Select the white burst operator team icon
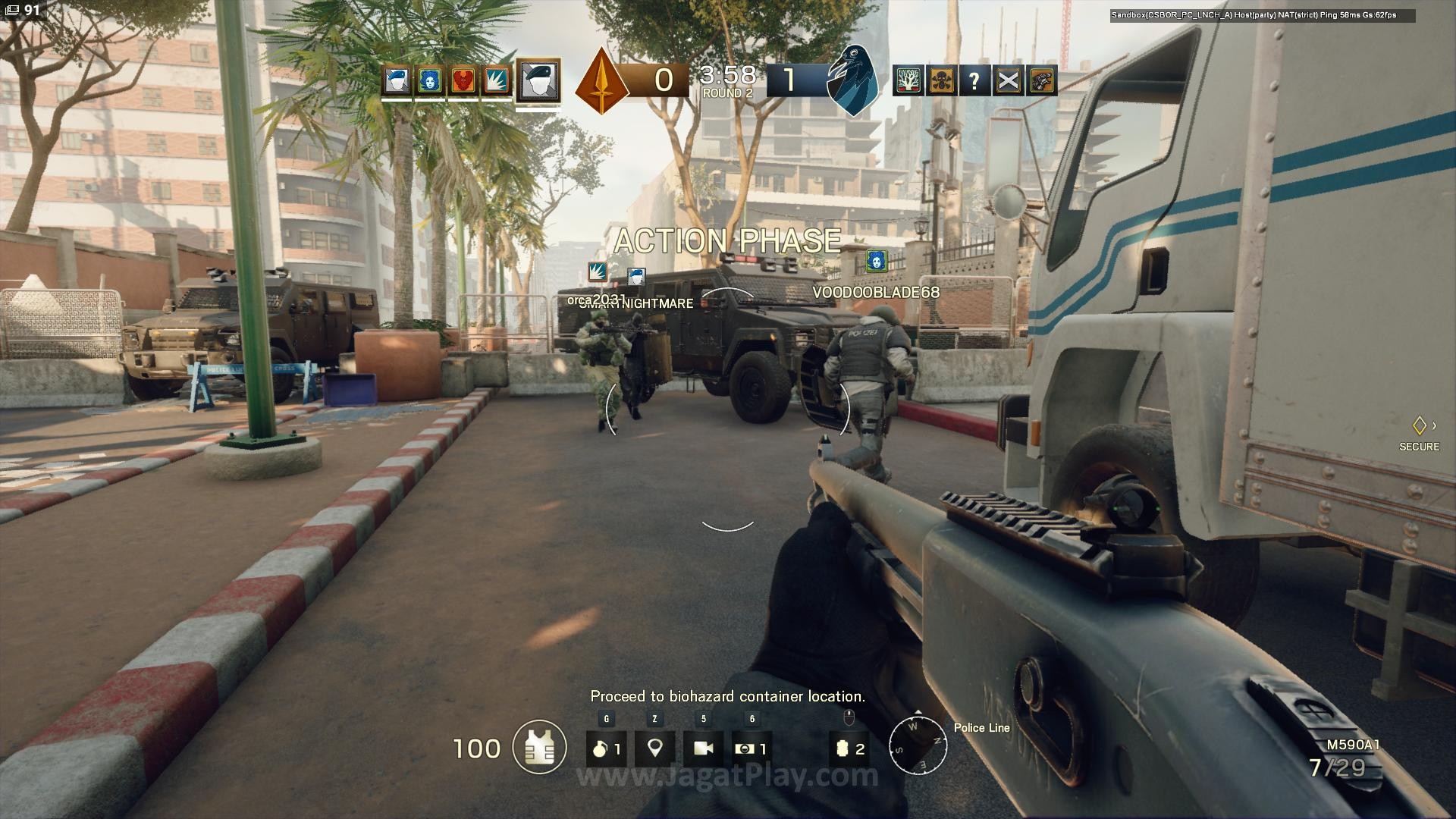Viewport: 1456px width, 819px height. 496,80
